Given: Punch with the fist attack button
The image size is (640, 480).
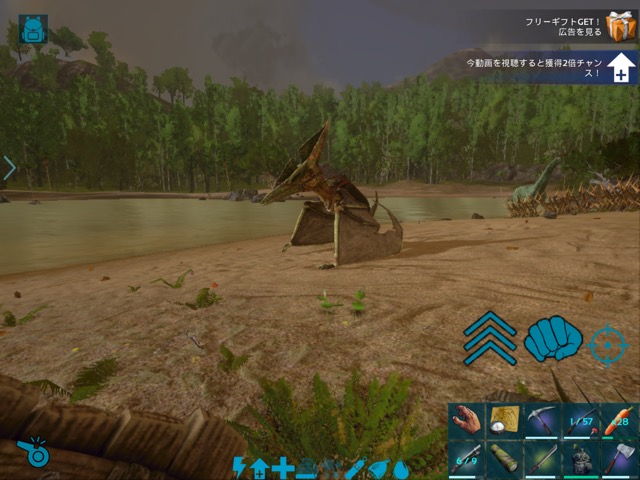Looking at the screenshot, I should (553, 339).
